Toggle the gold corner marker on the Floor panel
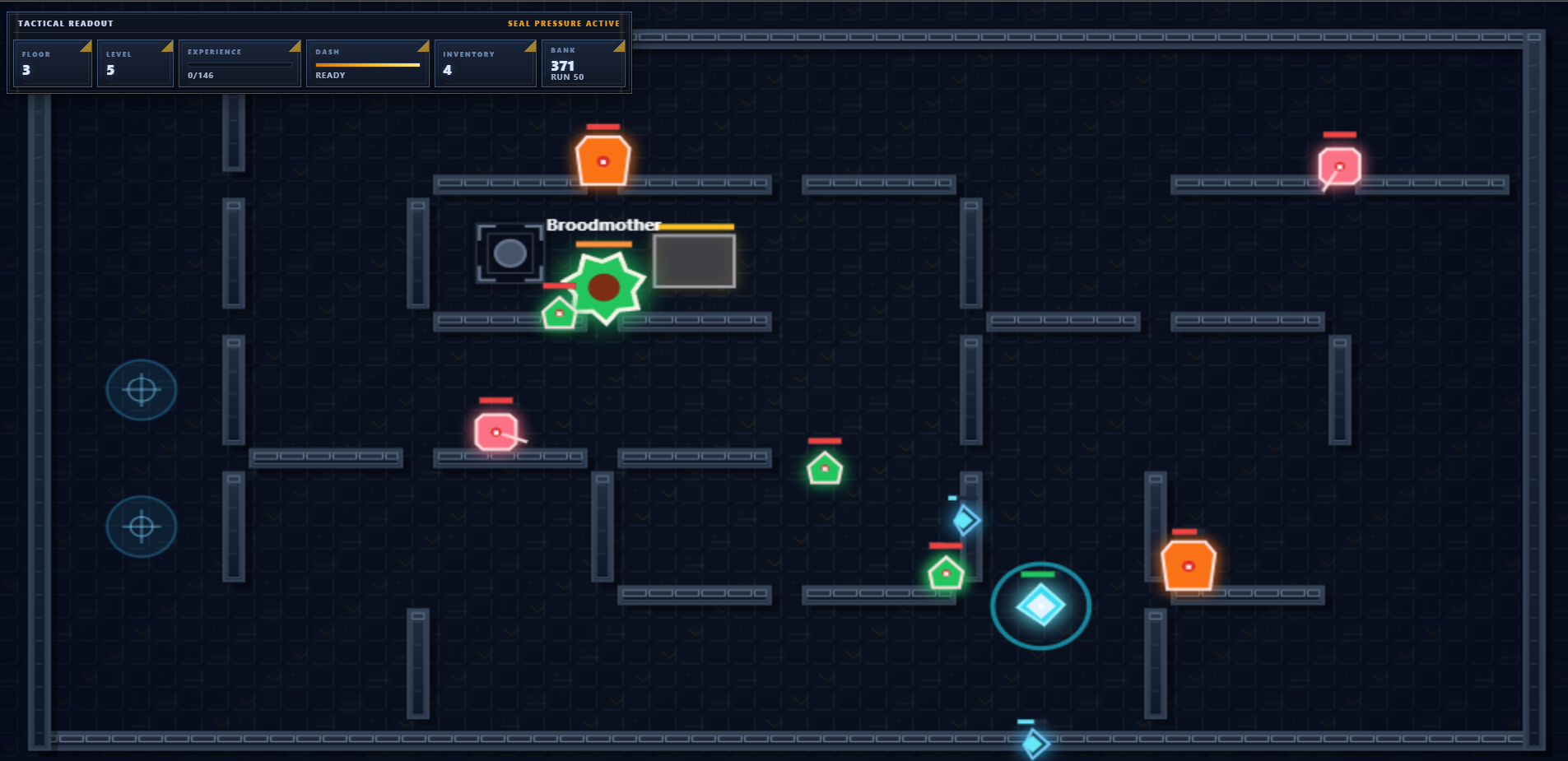The height and width of the screenshot is (761, 1568). click(x=86, y=47)
